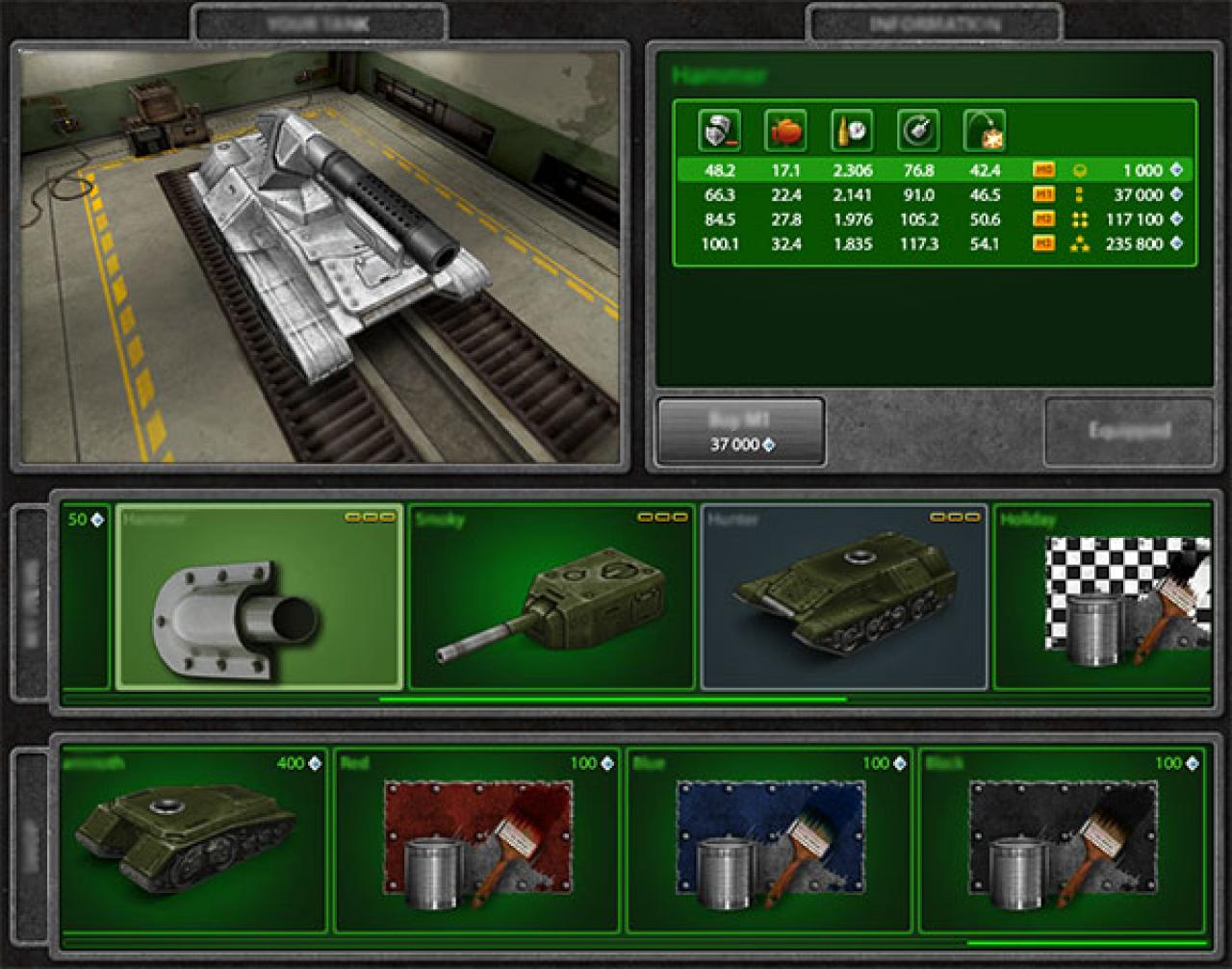Screen dimensions: 1232x969
Task: Click the garage item list scrollbar
Action: coord(613,700)
